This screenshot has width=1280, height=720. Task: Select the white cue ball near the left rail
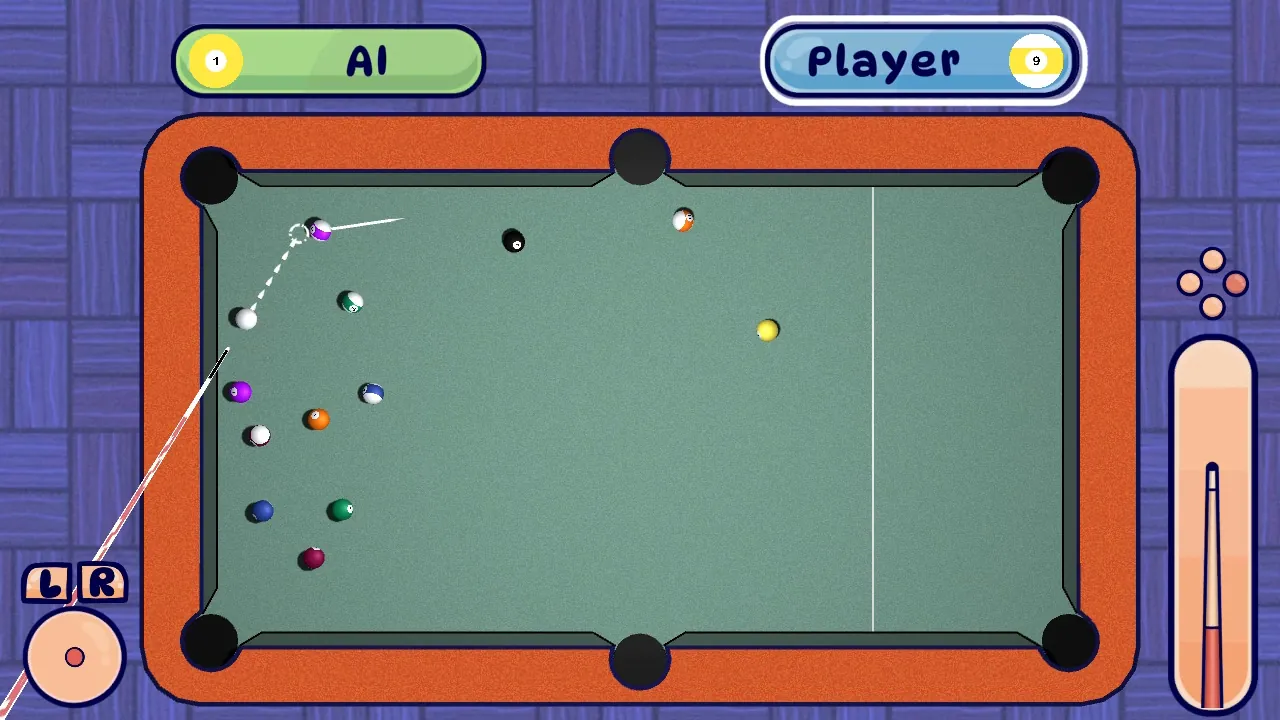(x=244, y=318)
